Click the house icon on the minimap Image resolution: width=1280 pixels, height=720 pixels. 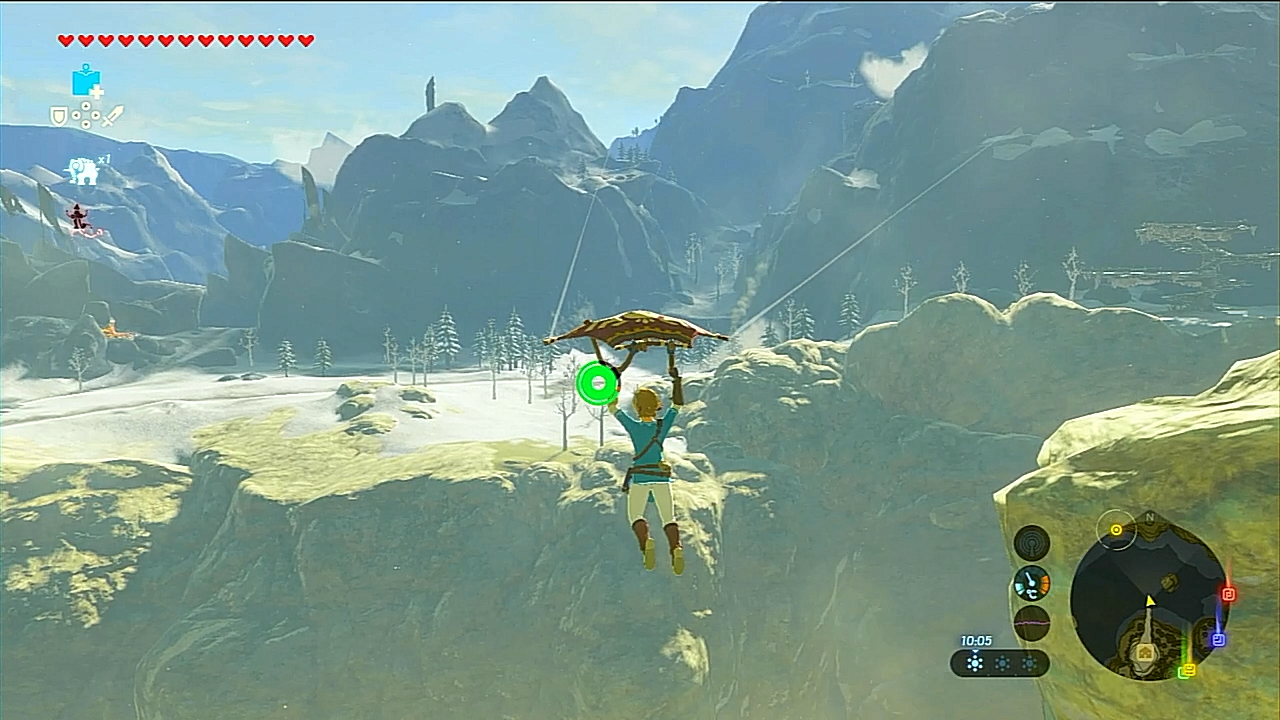point(1146,652)
